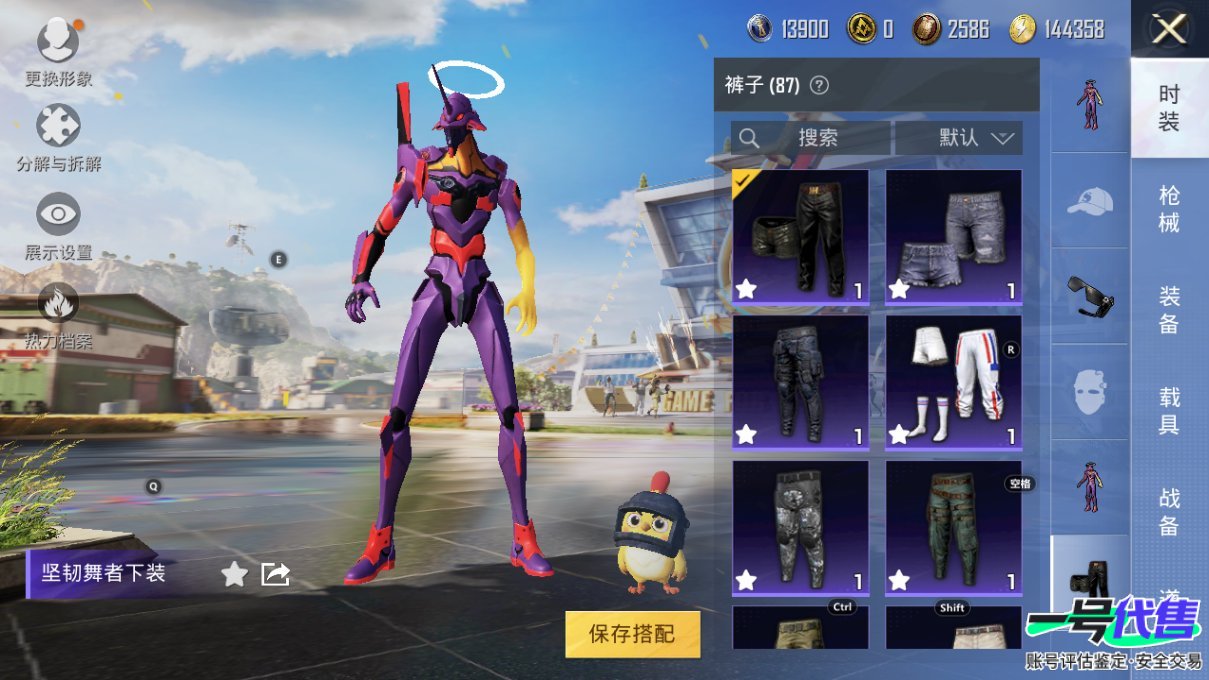
Task: Close the wardrobe with the X button
Action: tap(1168, 30)
